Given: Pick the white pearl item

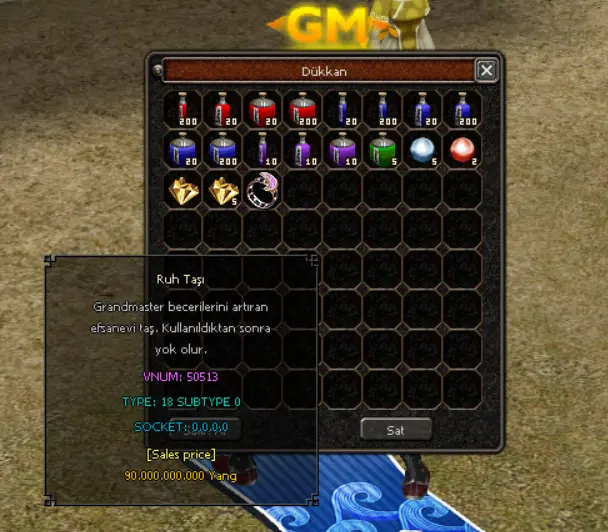Looking at the screenshot, I should coord(422,150).
